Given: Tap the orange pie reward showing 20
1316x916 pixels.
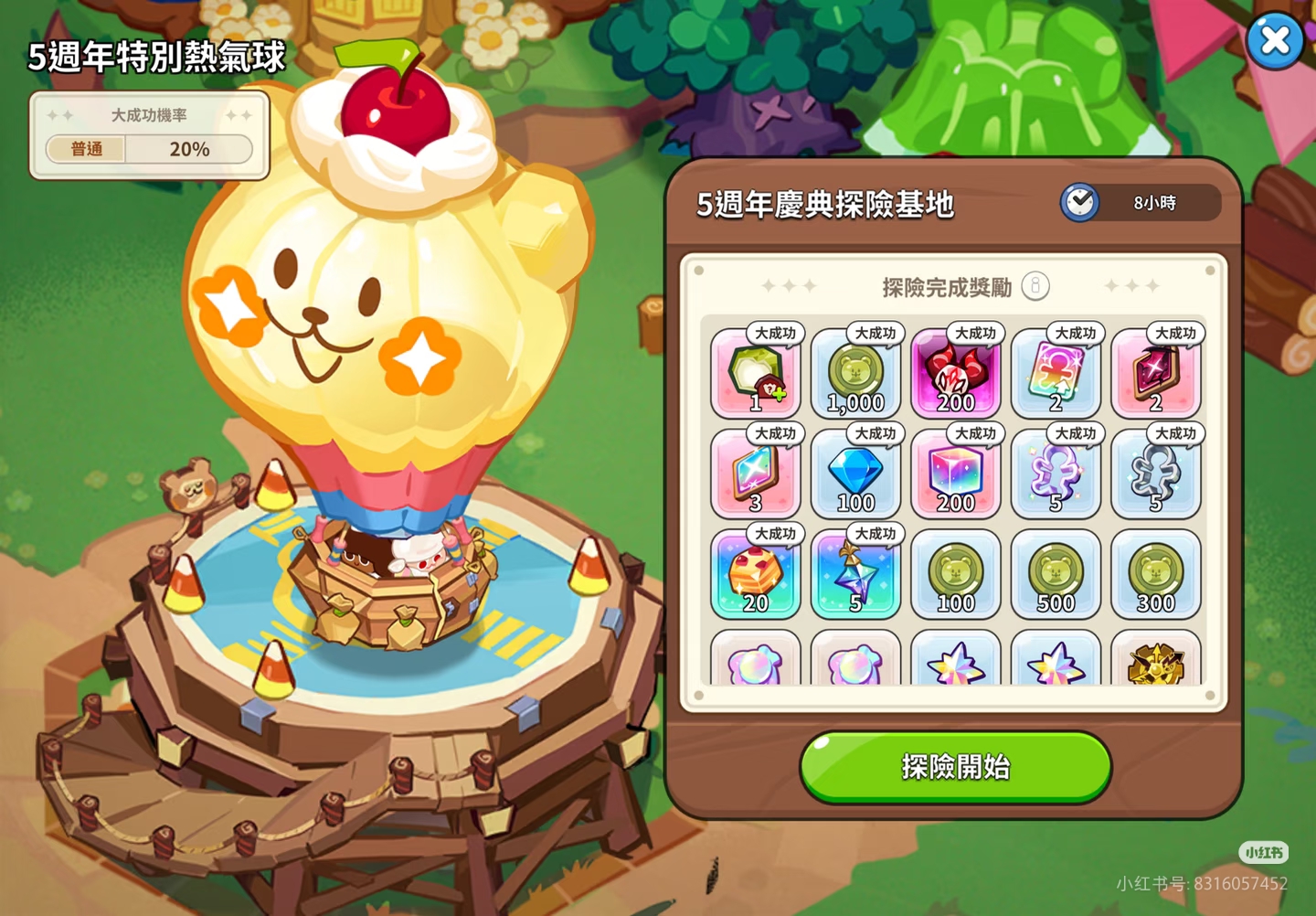Looking at the screenshot, I should tap(756, 576).
